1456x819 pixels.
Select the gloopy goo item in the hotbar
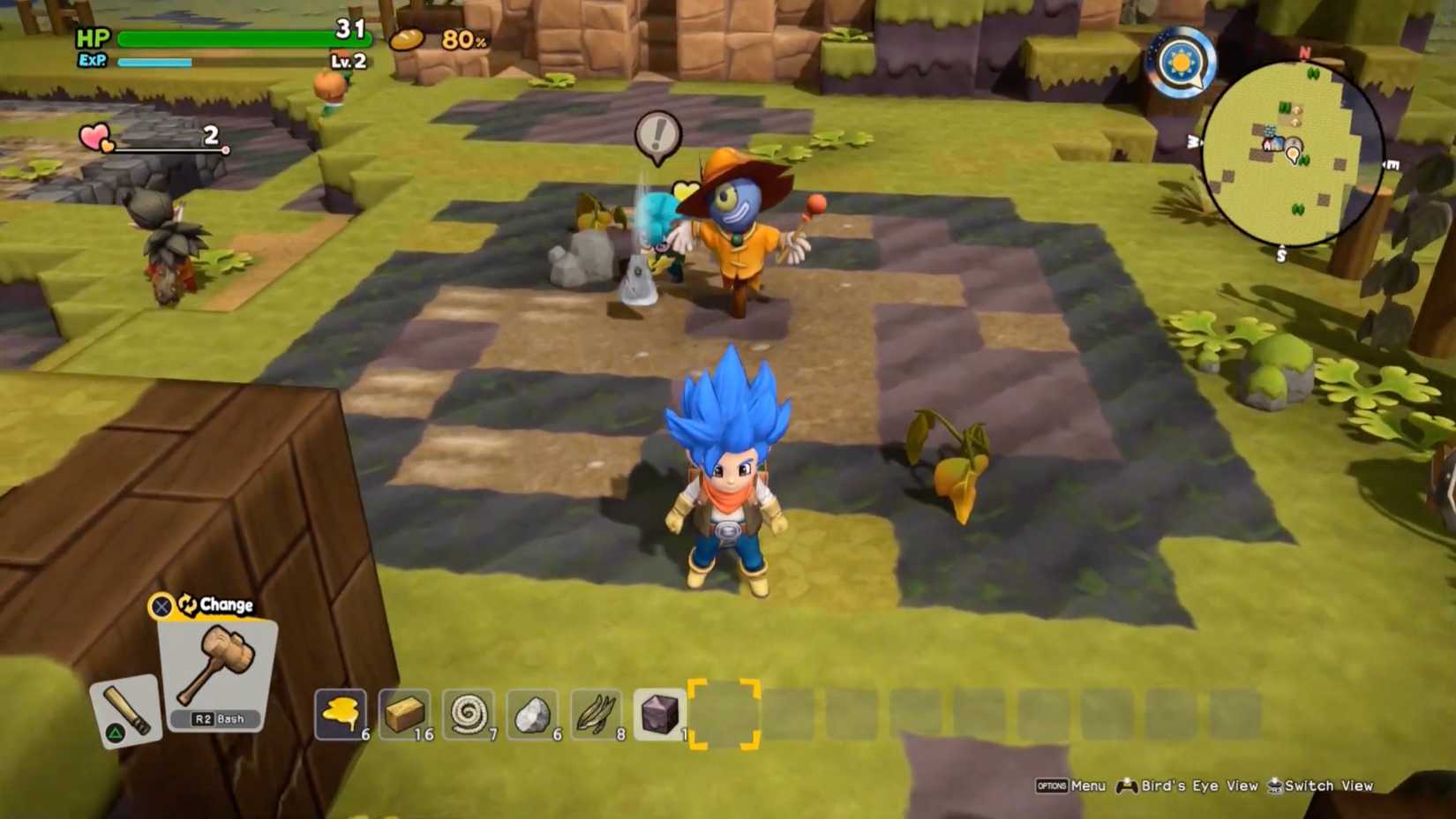[x=340, y=713]
